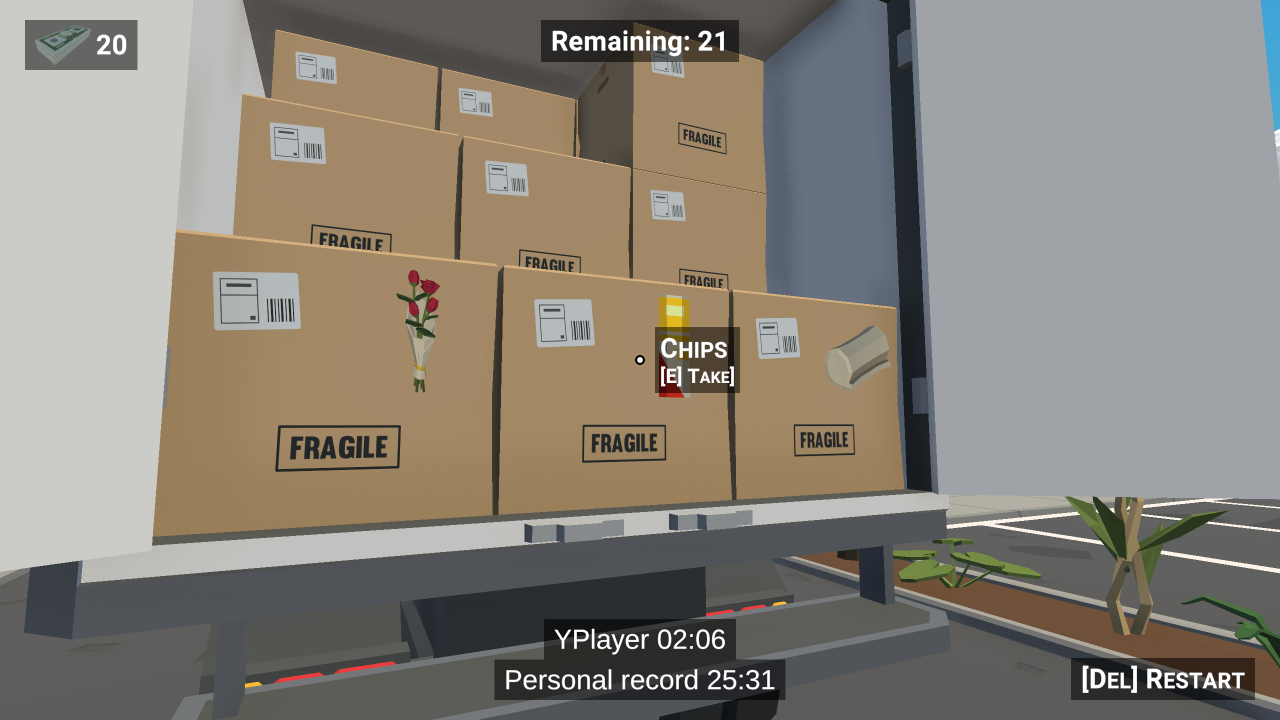Click the money stack icon showing 20
1280x720 pixels.
pos(62,44)
